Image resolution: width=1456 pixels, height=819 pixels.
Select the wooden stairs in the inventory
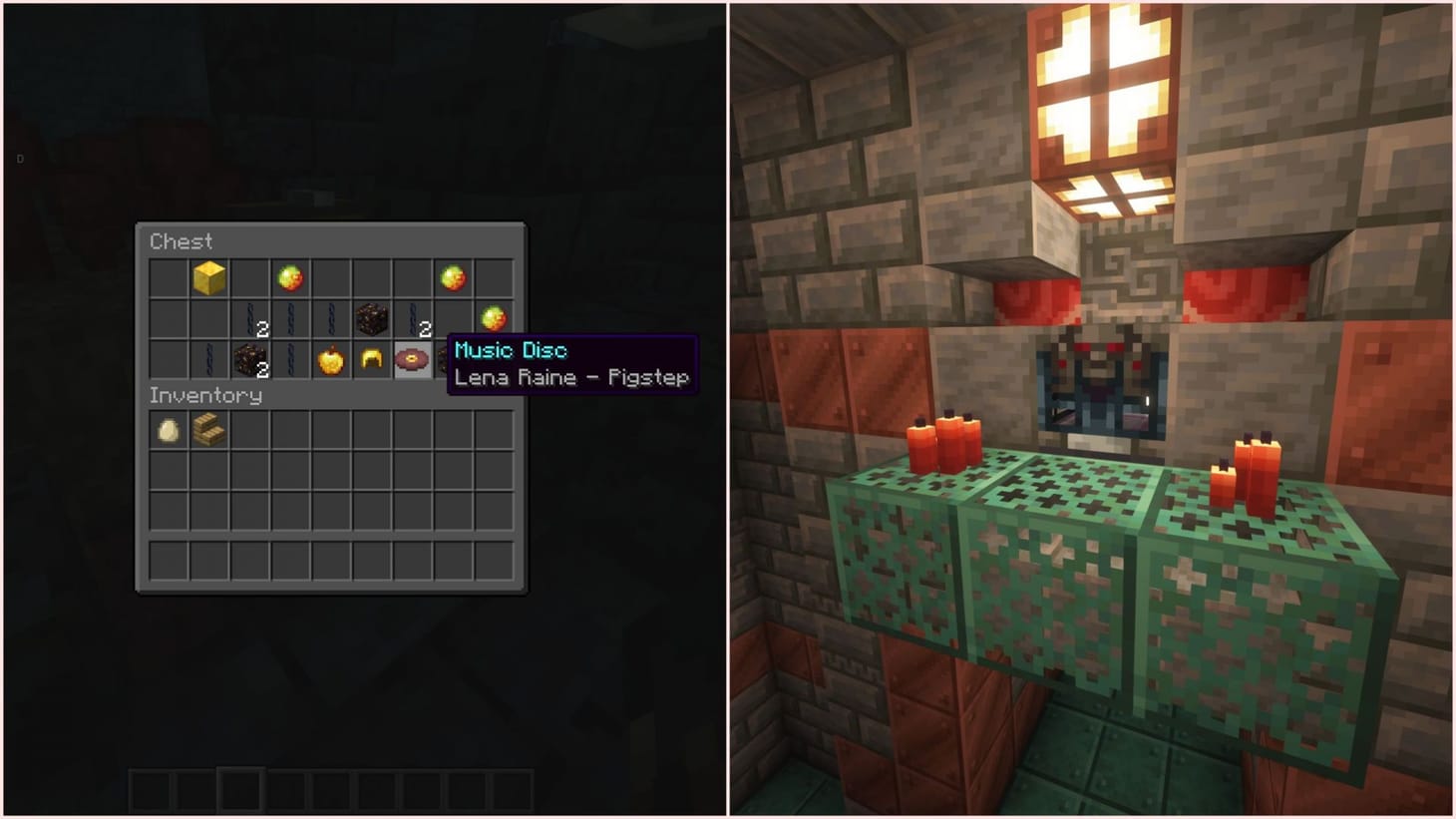tap(207, 430)
